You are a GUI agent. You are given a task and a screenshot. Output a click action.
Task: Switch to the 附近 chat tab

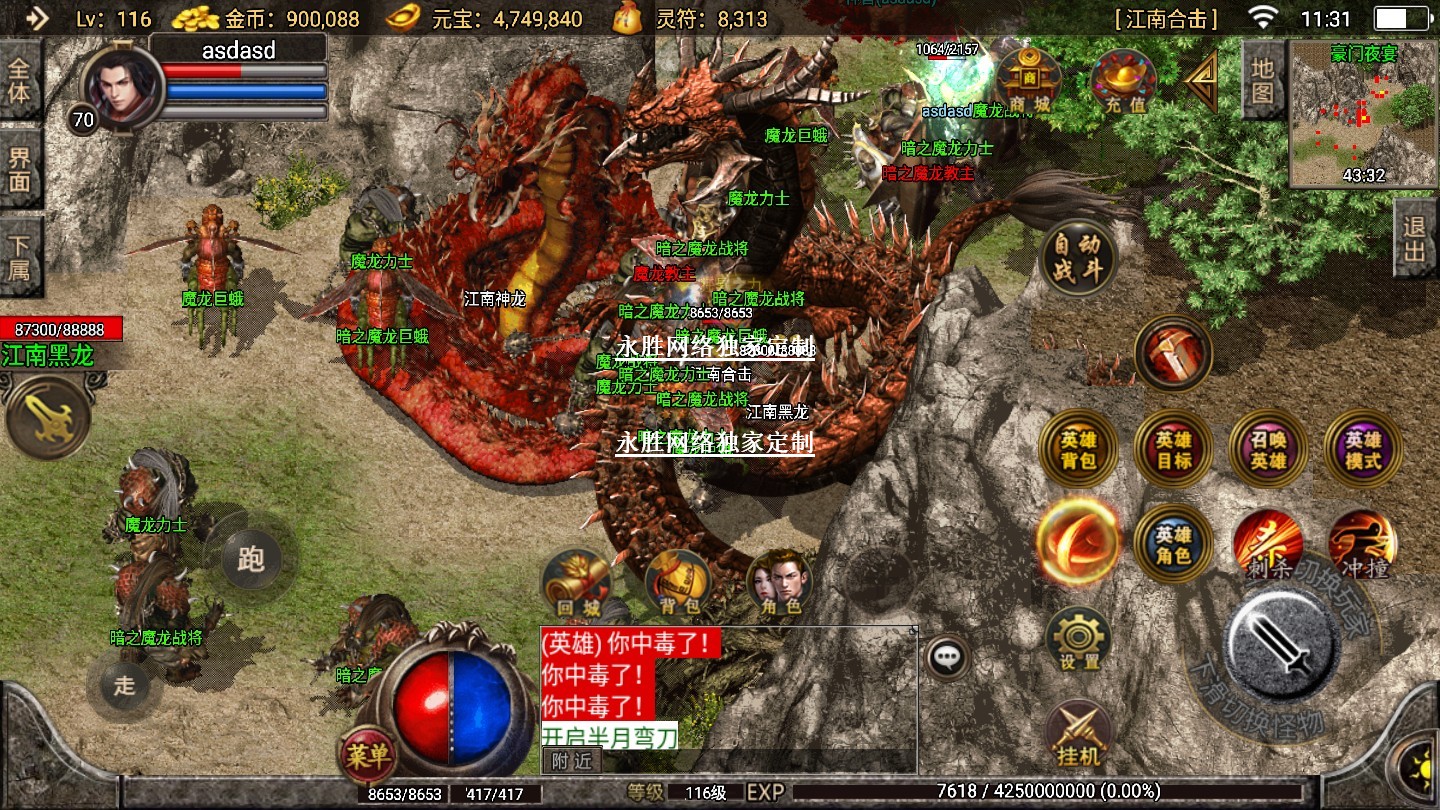572,760
